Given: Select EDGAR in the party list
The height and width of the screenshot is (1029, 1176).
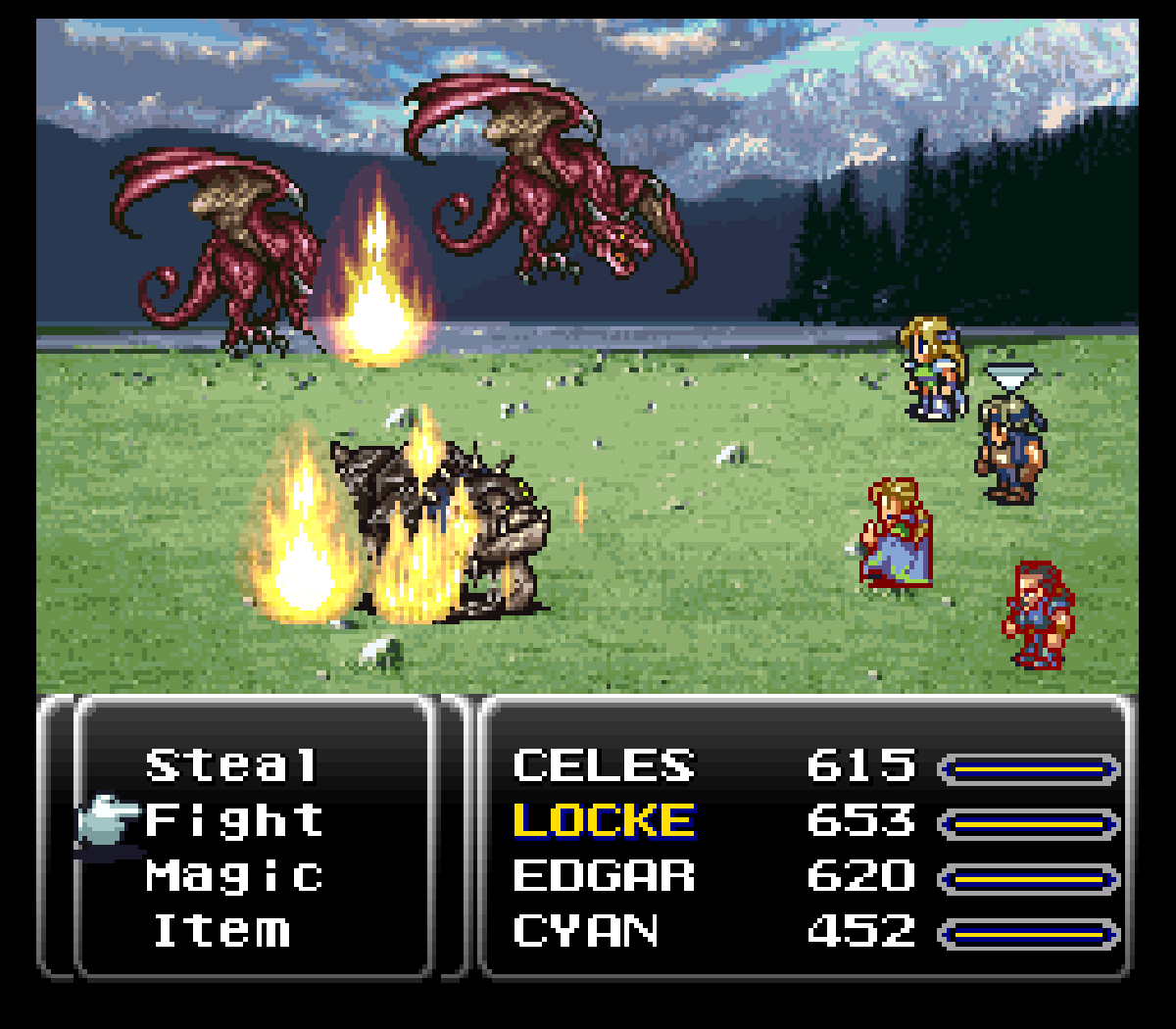Looking at the screenshot, I should tap(604, 876).
